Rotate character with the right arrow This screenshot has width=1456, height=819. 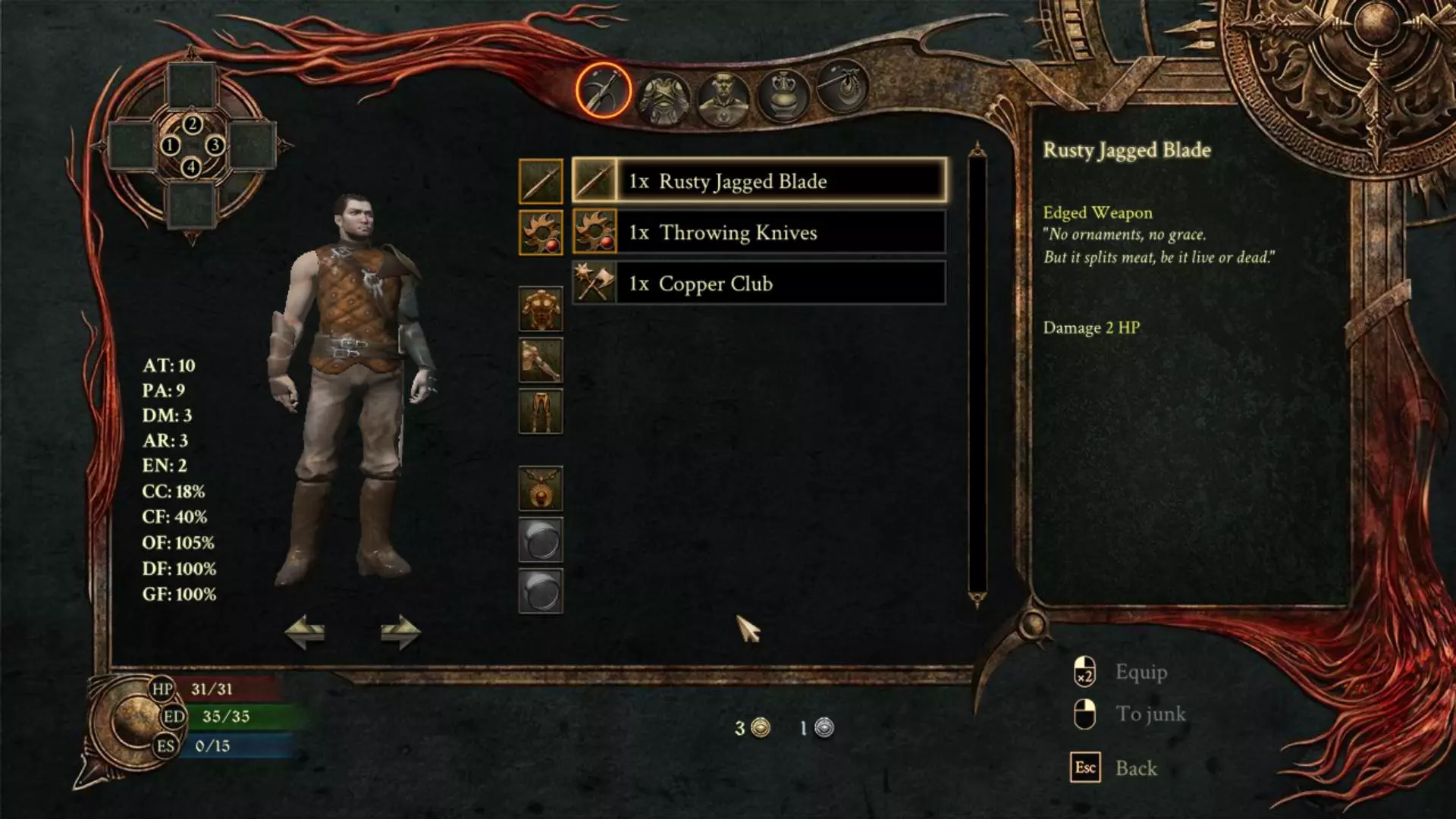pyautogui.click(x=400, y=632)
